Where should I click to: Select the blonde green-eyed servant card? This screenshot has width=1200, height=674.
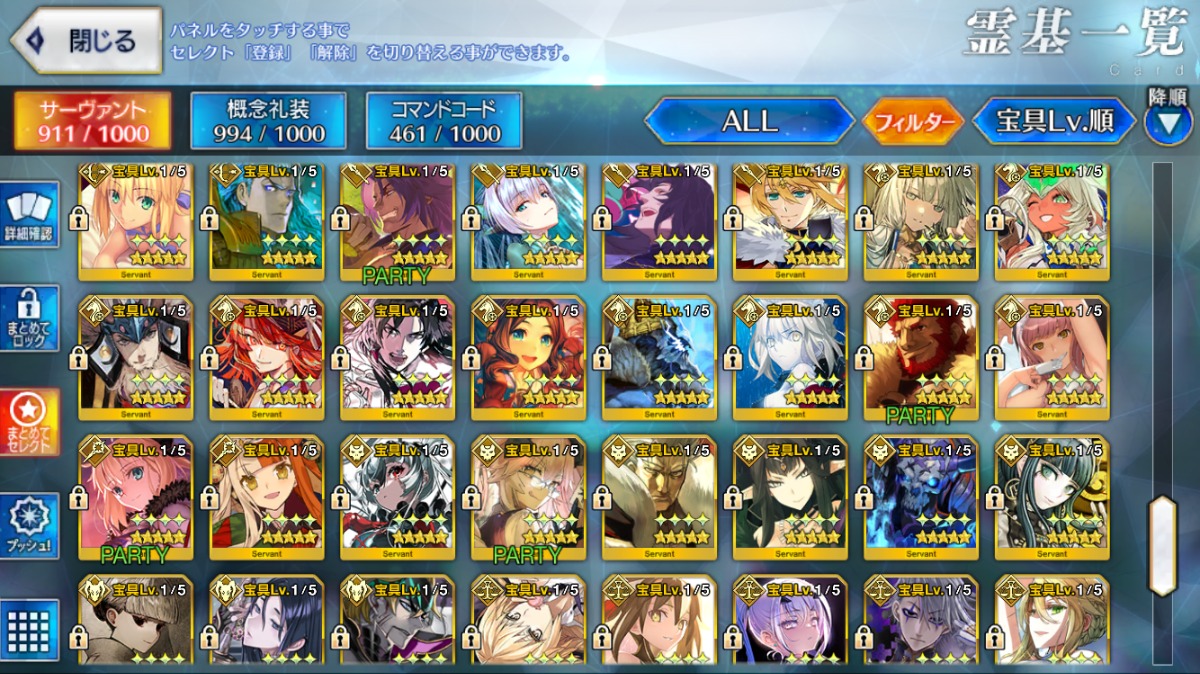(x=135, y=222)
